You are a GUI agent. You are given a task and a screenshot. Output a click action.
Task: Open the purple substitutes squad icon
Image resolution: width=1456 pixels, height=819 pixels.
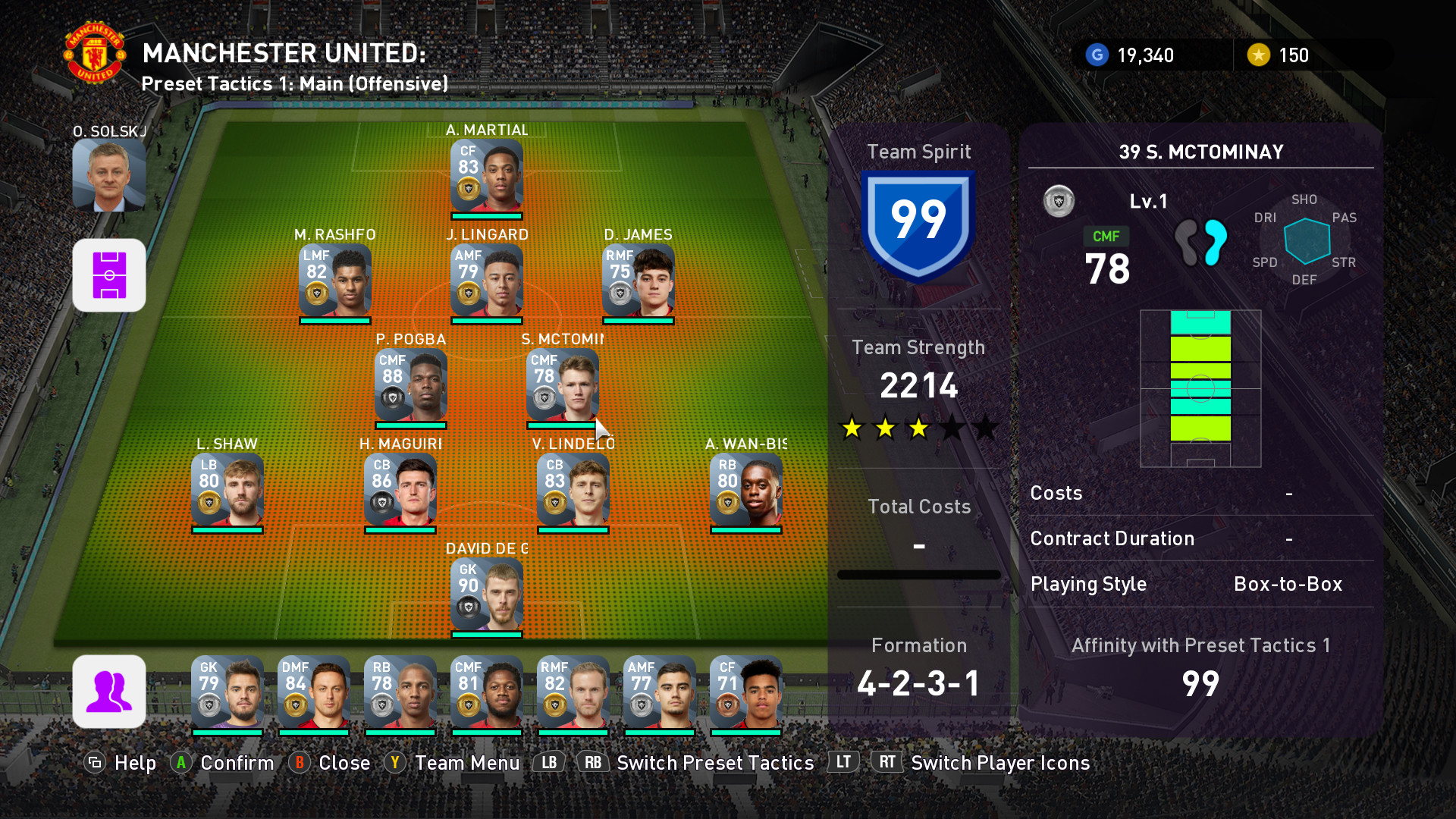pyautogui.click(x=108, y=692)
